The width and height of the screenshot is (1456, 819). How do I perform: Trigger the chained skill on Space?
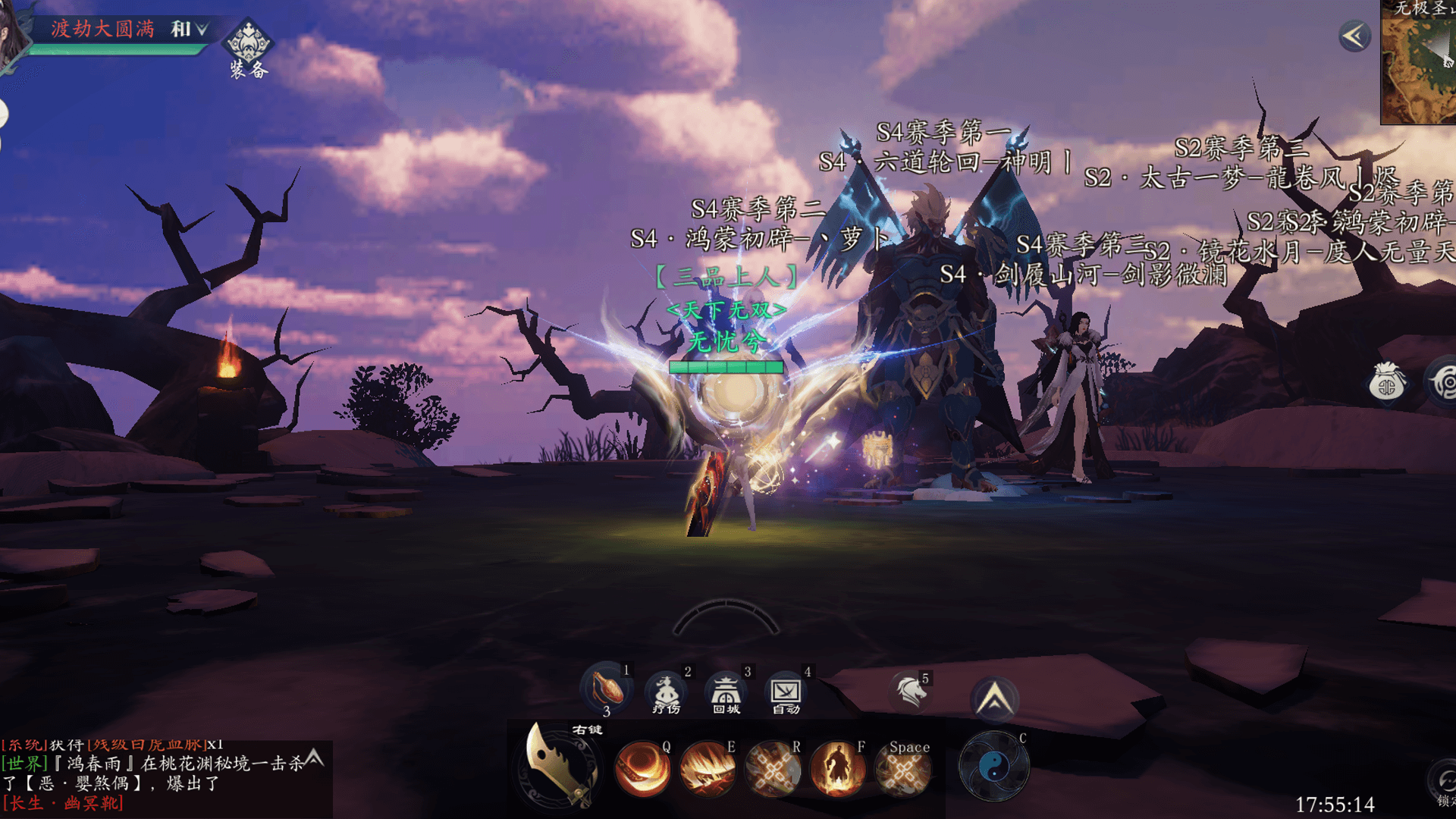(x=902, y=770)
